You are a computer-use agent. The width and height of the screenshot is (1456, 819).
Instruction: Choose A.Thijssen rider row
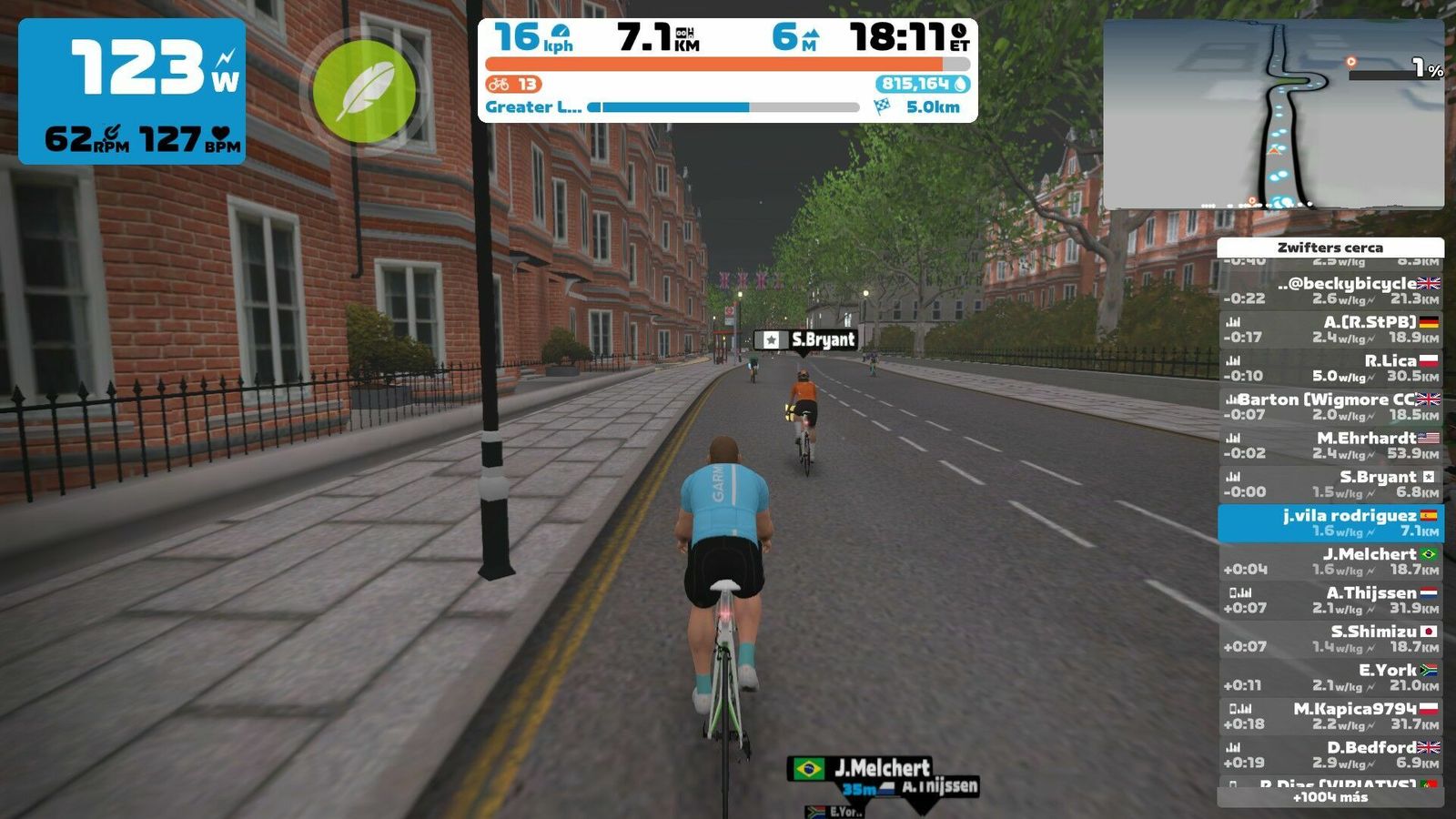click(x=1330, y=600)
